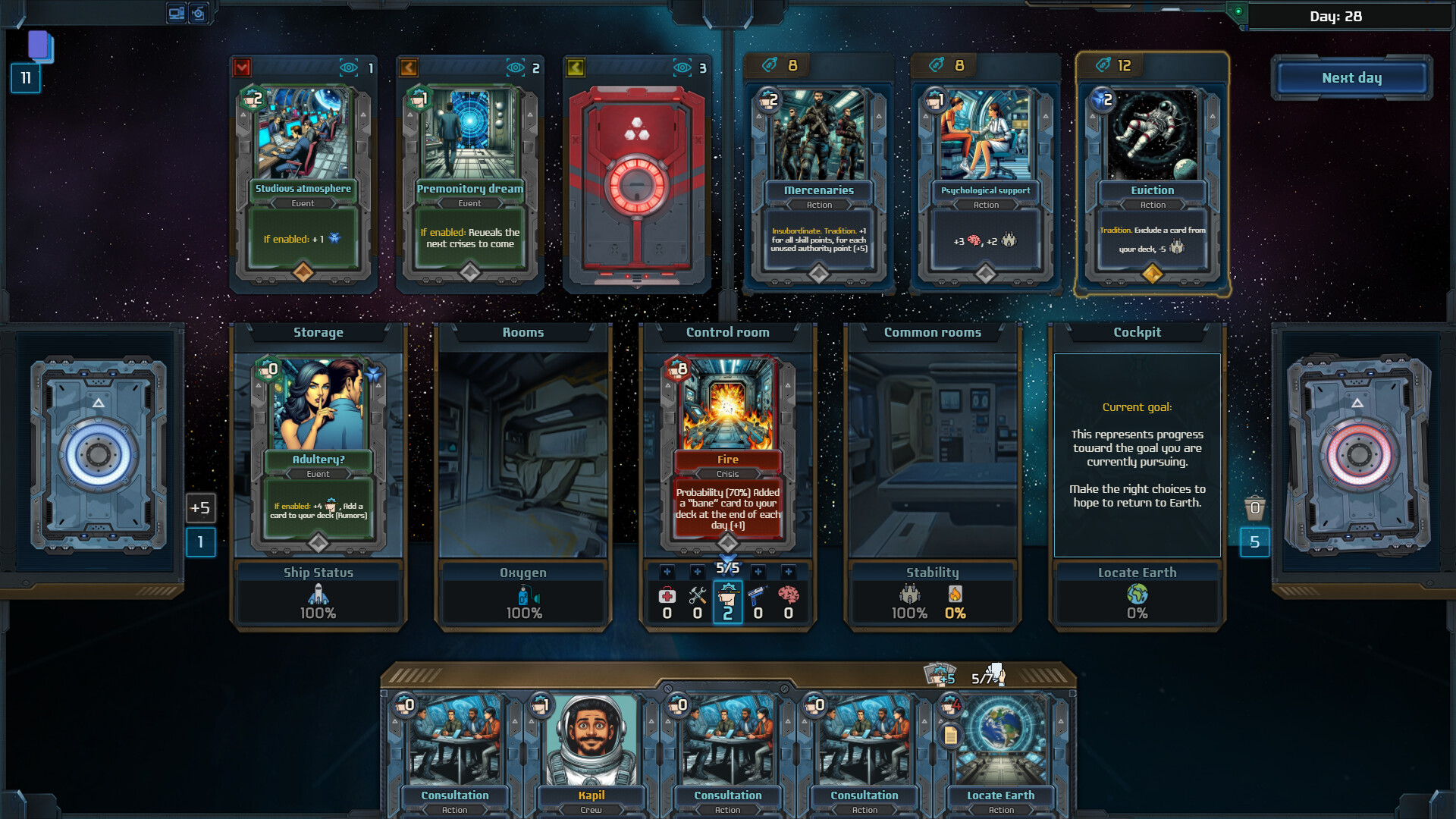Click the blue draw pile on the left
Image resolution: width=1456 pixels, height=819 pixels.
click(99, 455)
